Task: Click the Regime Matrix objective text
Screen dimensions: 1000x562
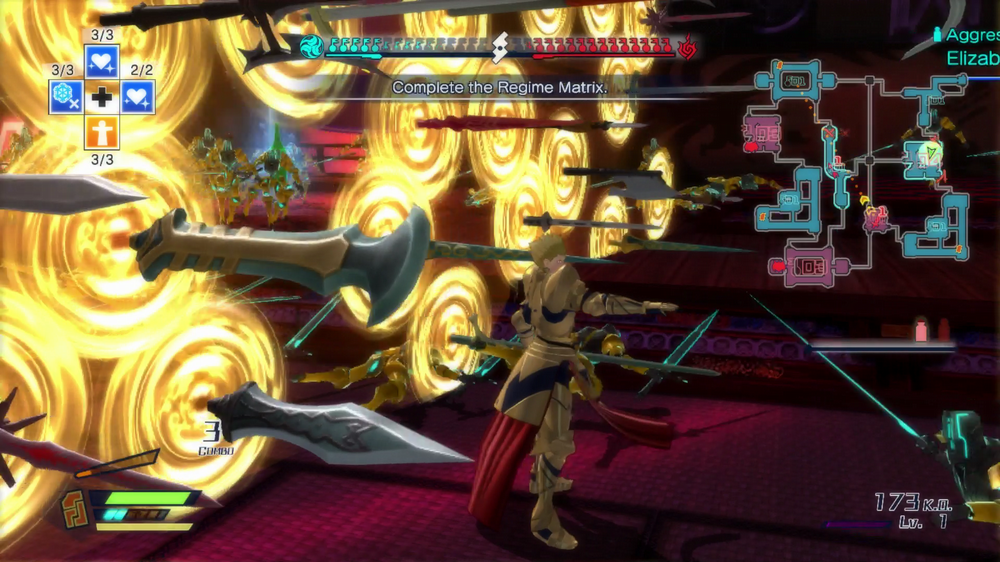Action: pos(499,88)
